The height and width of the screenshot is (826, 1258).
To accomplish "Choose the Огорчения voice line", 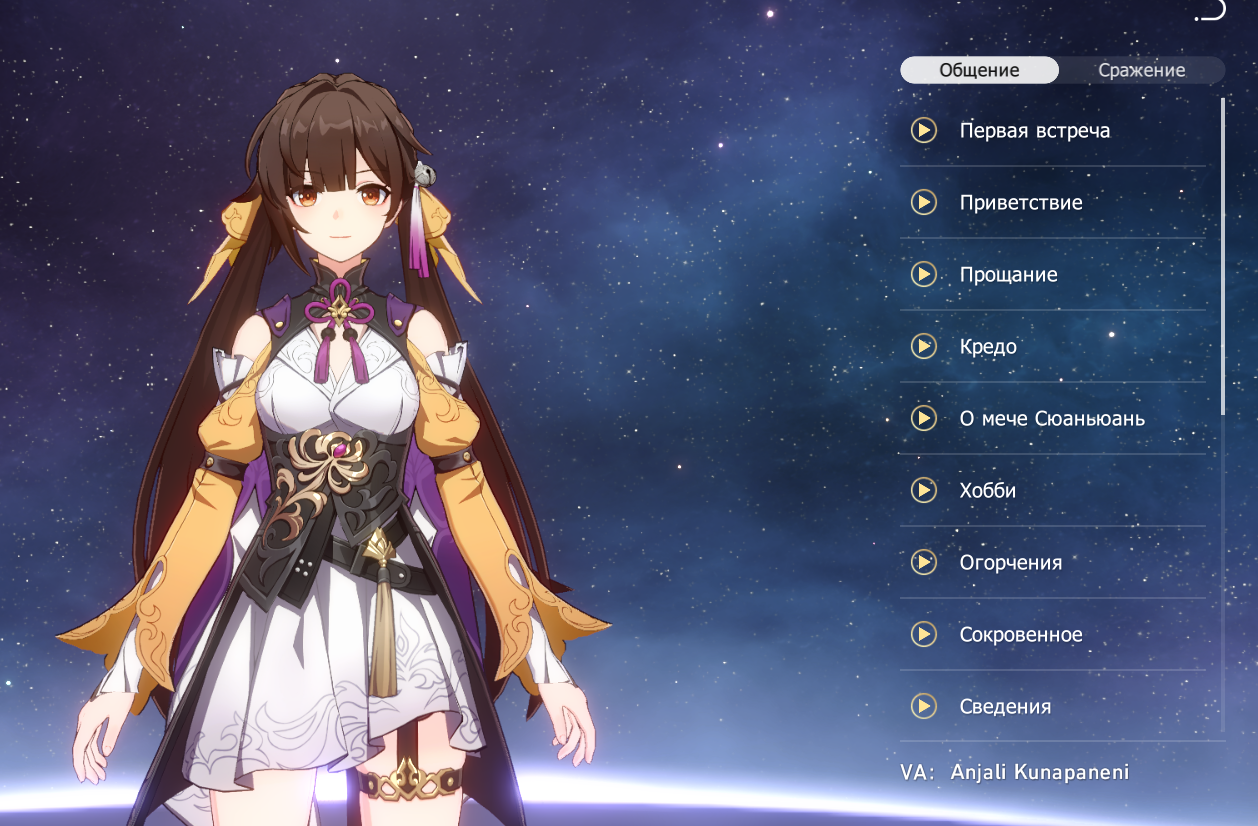I will [x=1010, y=563].
